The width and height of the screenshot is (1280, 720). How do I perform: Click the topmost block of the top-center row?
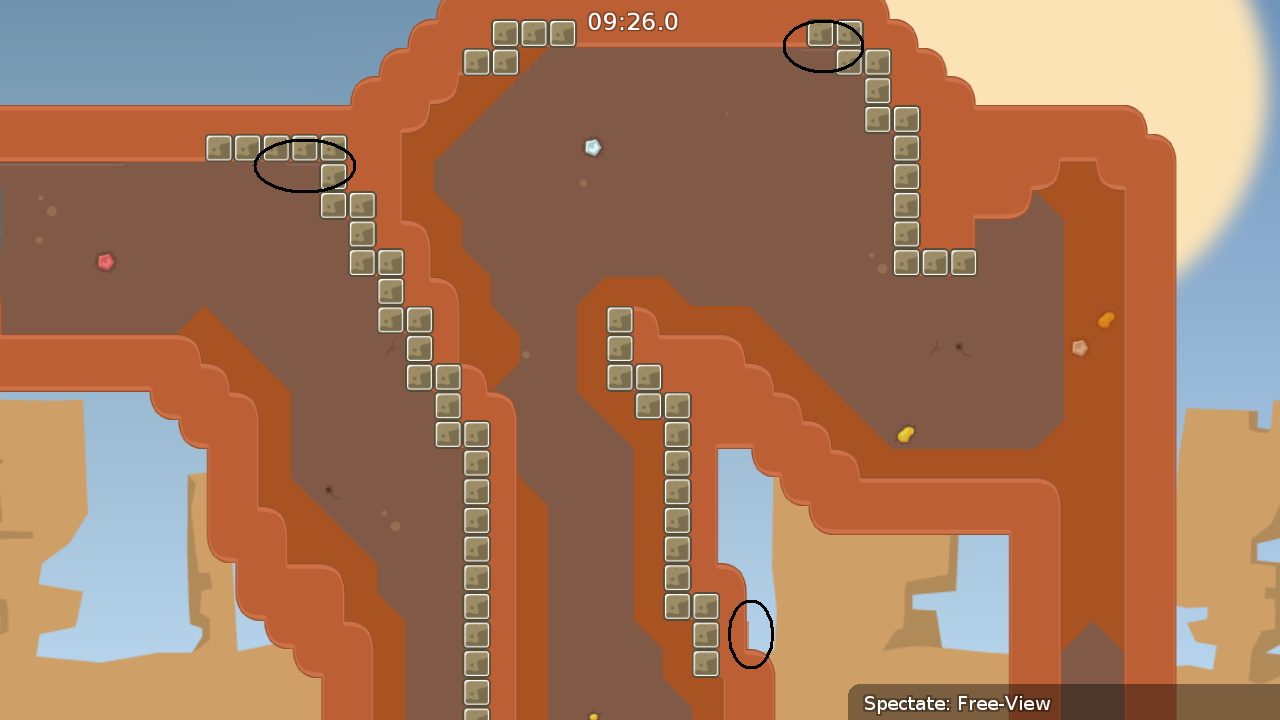(x=503, y=32)
